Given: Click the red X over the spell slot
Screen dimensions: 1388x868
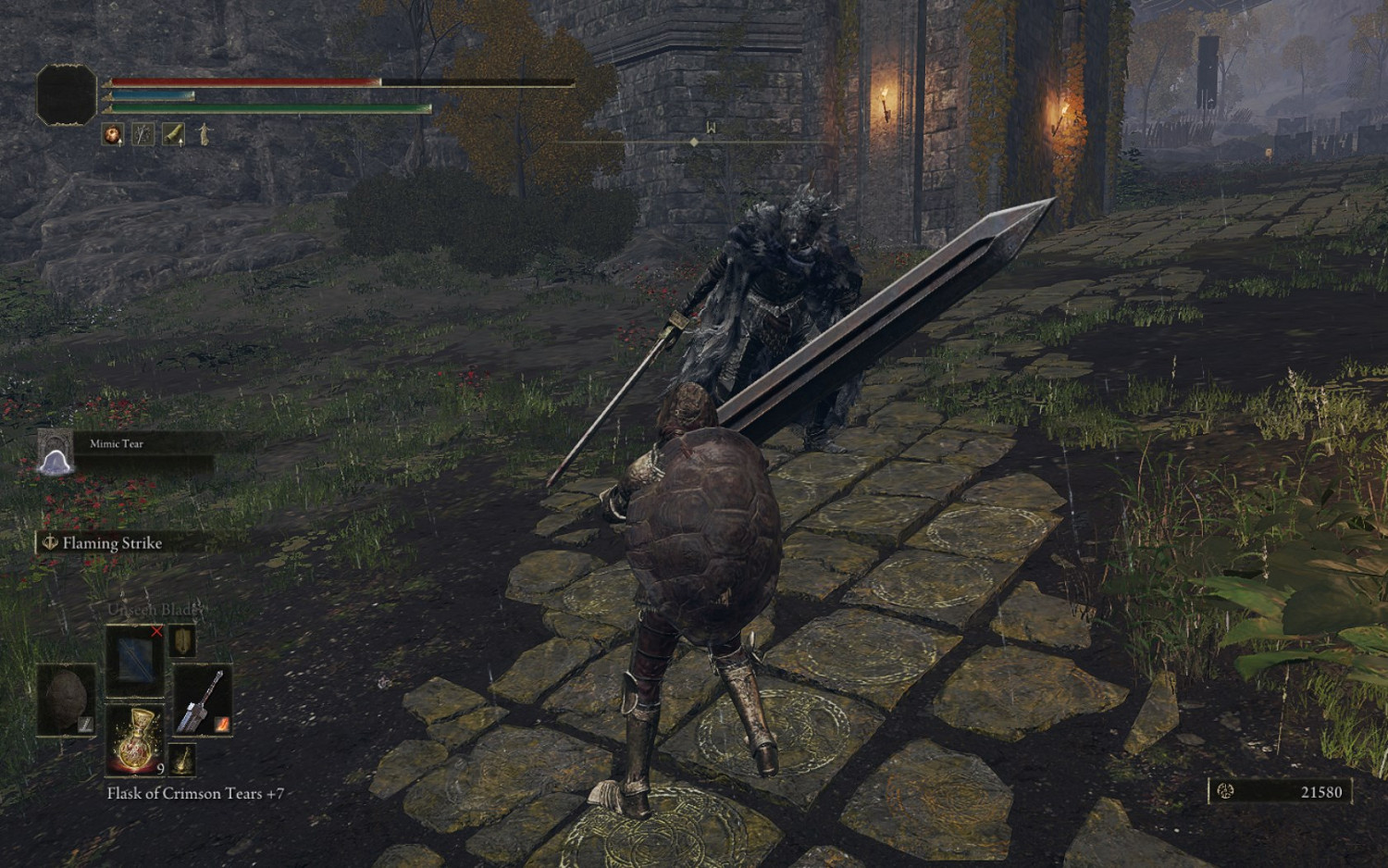Looking at the screenshot, I should coord(156,632).
